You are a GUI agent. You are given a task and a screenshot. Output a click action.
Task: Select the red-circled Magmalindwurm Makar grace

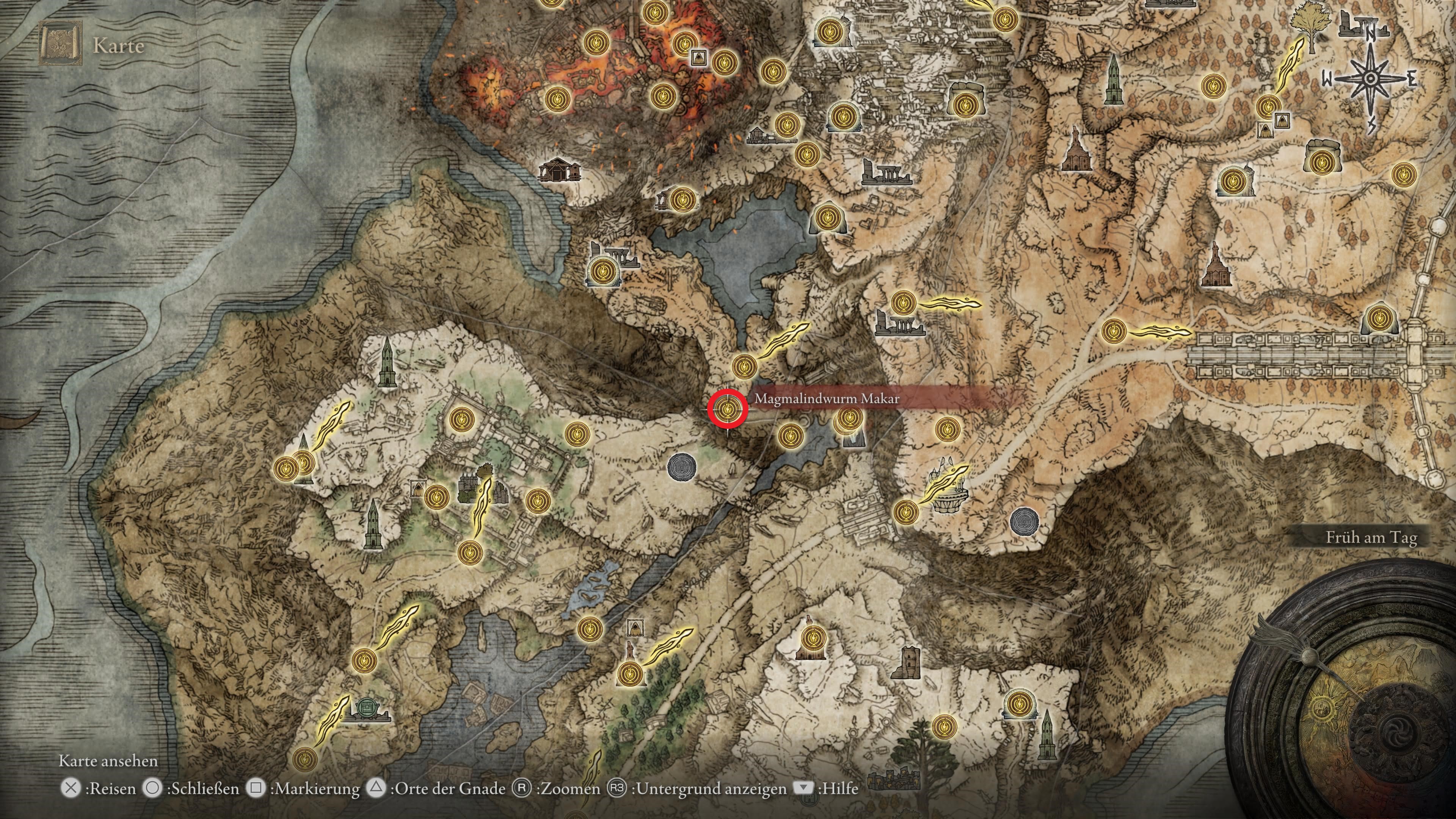pos(728,409)
